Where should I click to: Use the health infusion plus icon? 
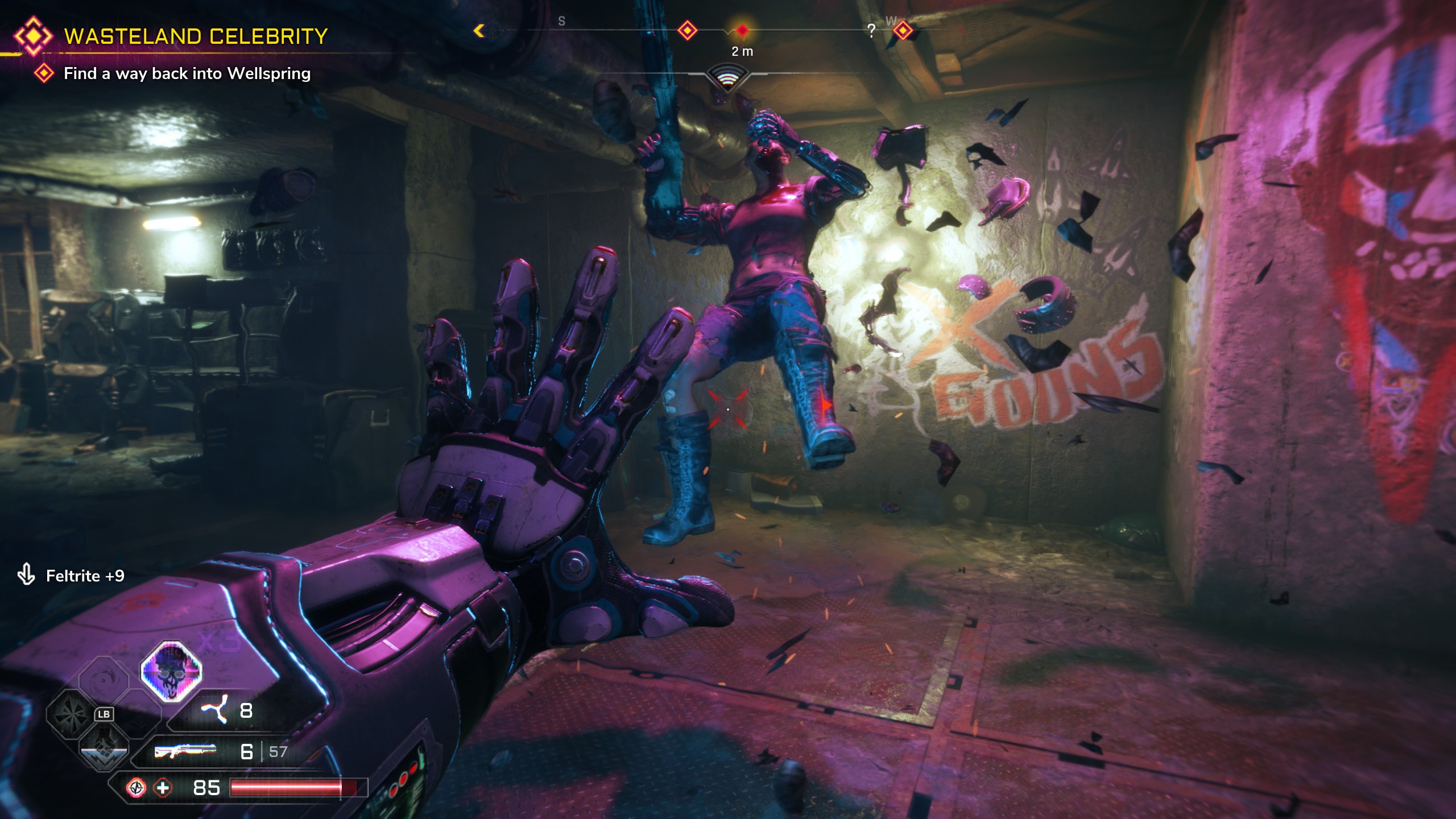pyautogui.click(x=163, y=788)
